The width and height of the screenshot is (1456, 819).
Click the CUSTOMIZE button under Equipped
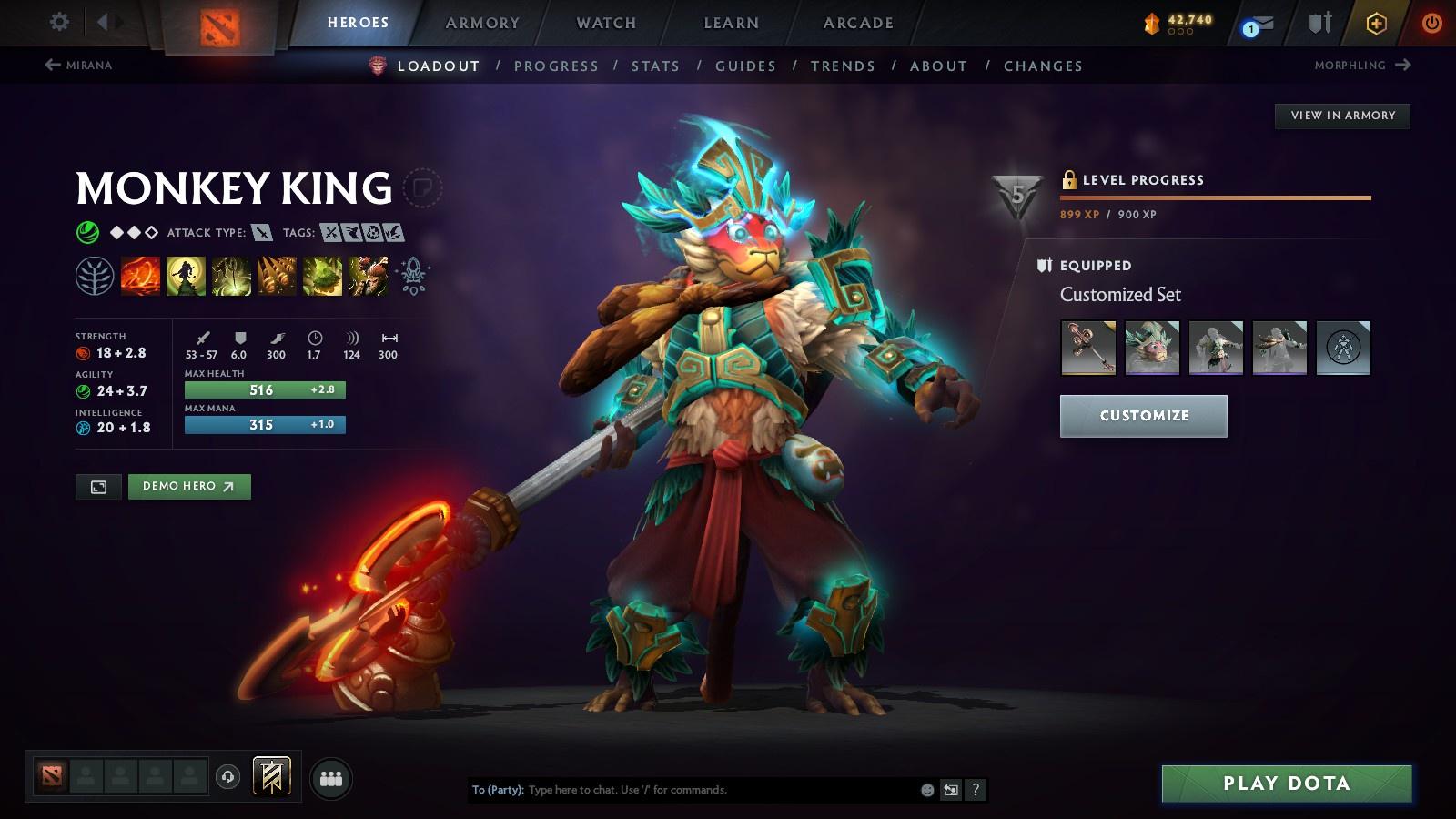click(1143, 415)
